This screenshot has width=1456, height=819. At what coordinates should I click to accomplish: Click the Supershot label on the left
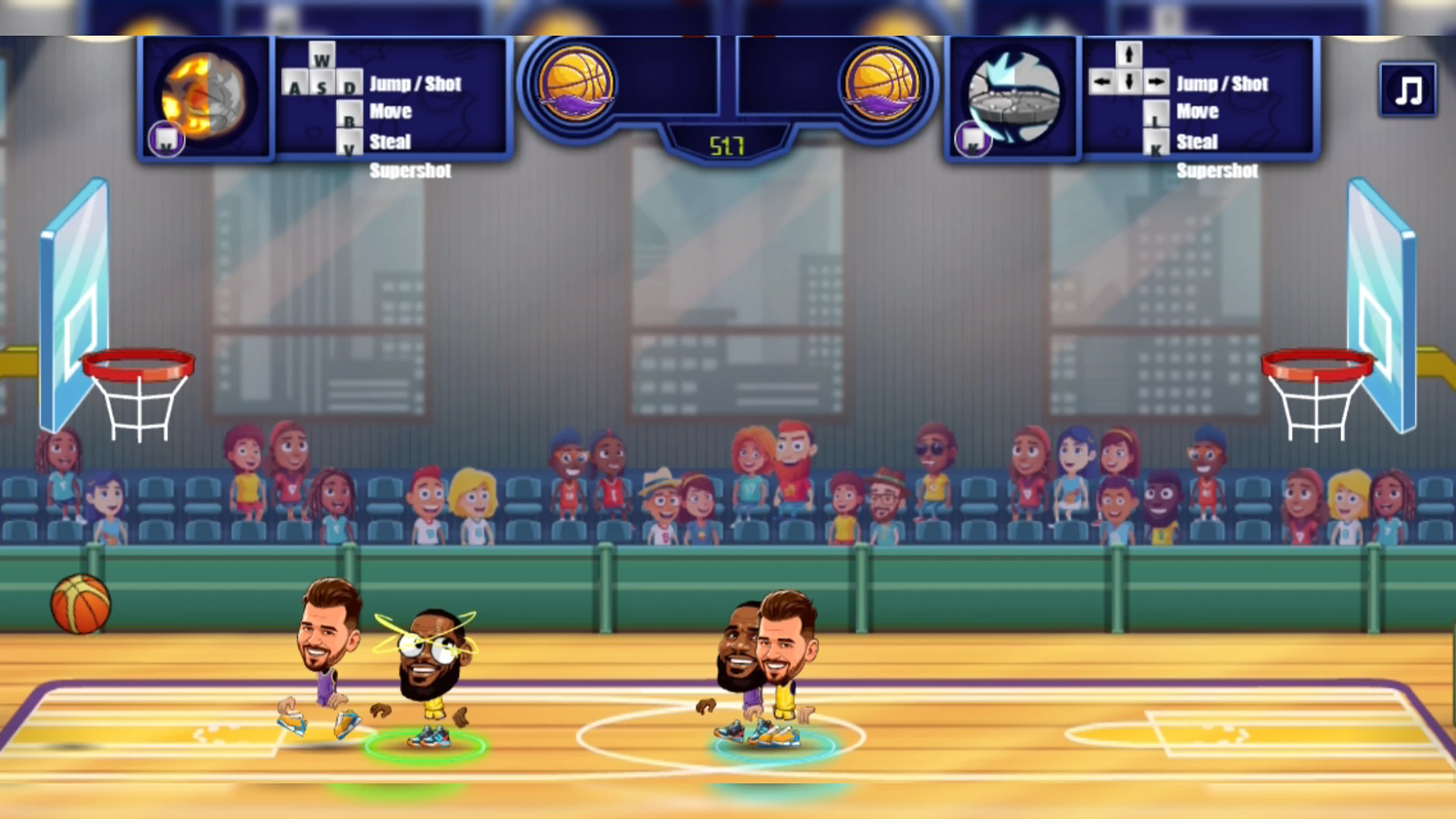point(410,171)
